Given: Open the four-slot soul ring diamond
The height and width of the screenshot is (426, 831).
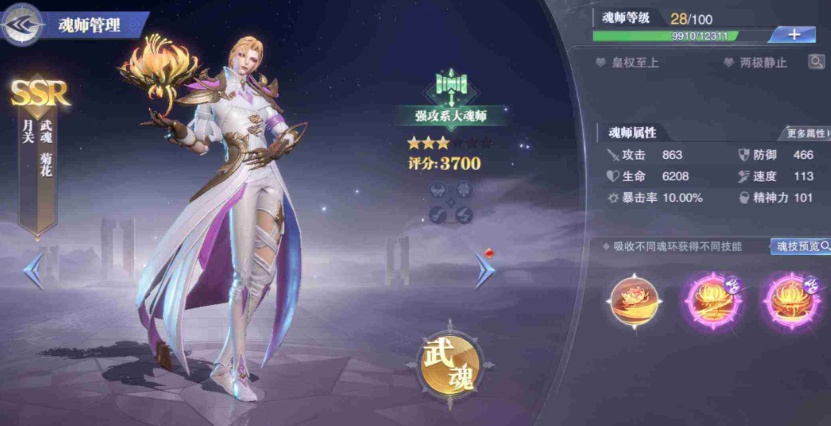Looking at the screenshot, I should (450, 202).
